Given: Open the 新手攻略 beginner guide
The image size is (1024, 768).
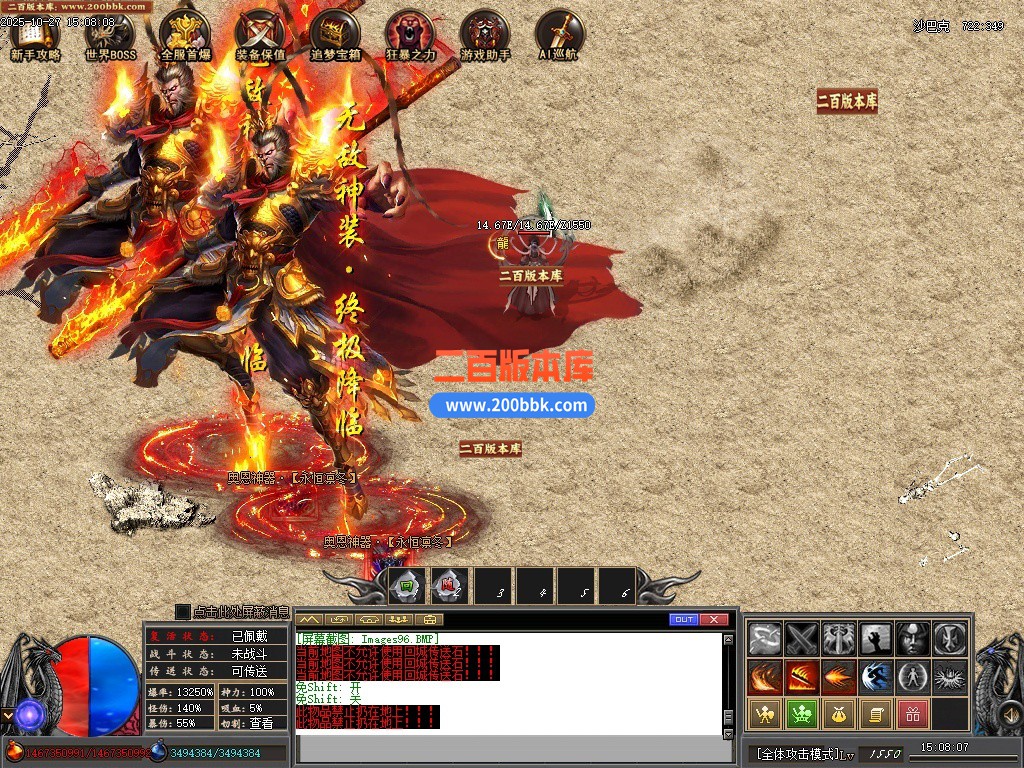Looking at the screenshot, I should (35, 37).
